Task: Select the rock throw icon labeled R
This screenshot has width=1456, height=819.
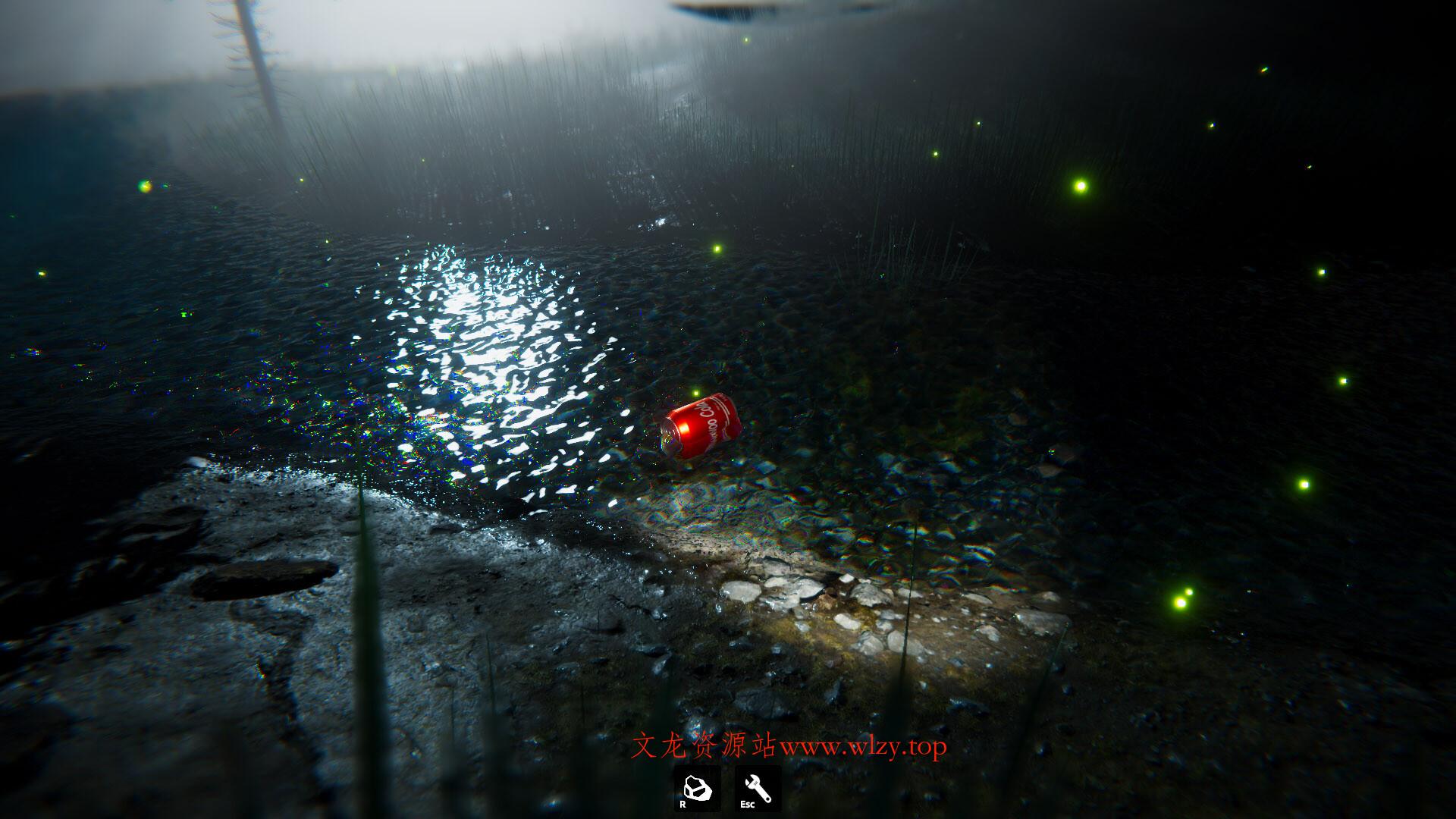Action: [x=698, y=789]
